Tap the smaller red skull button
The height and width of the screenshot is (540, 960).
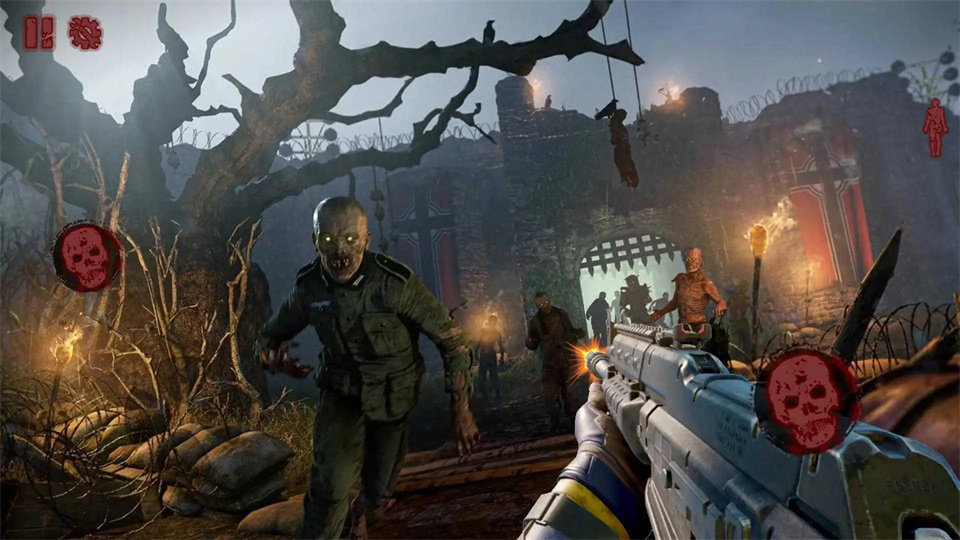87,256
